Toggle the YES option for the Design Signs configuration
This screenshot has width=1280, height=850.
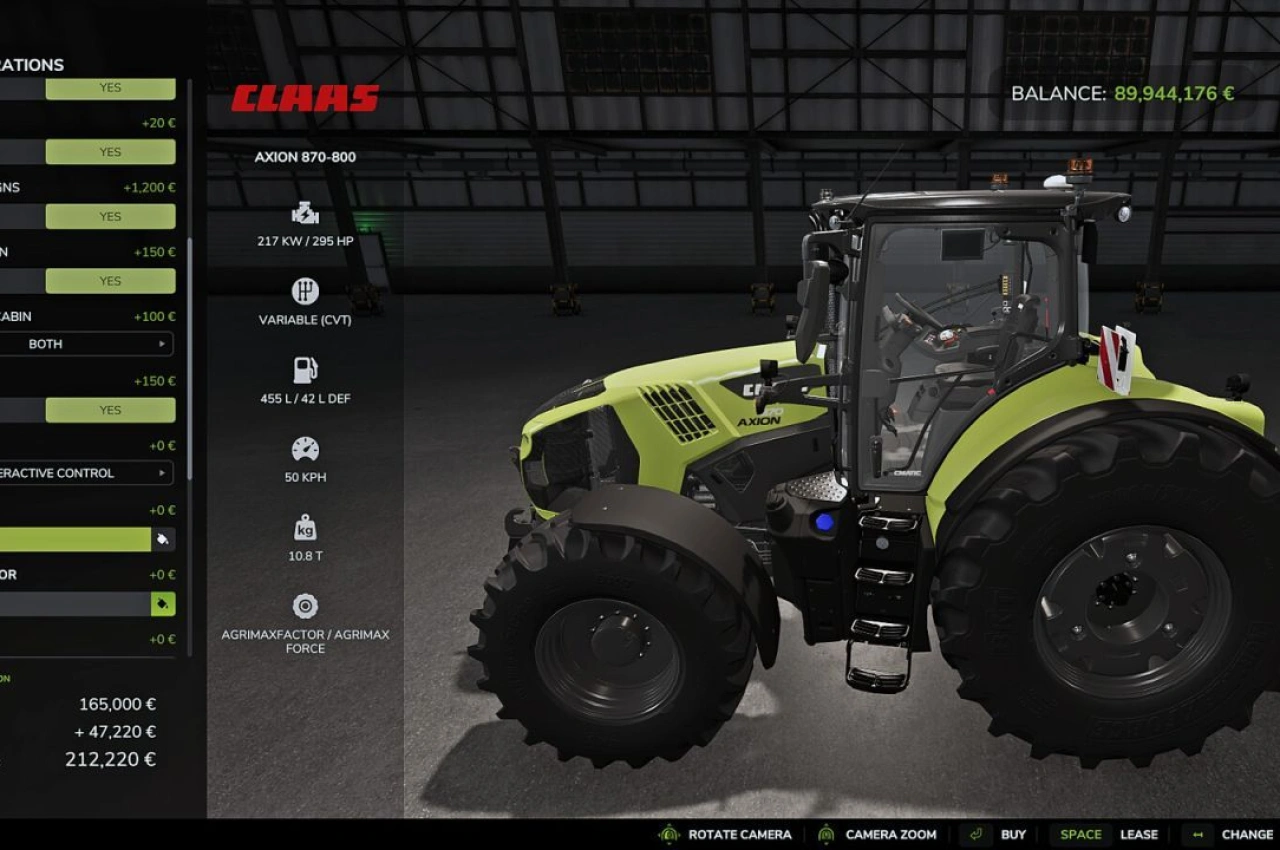[109, 216]
